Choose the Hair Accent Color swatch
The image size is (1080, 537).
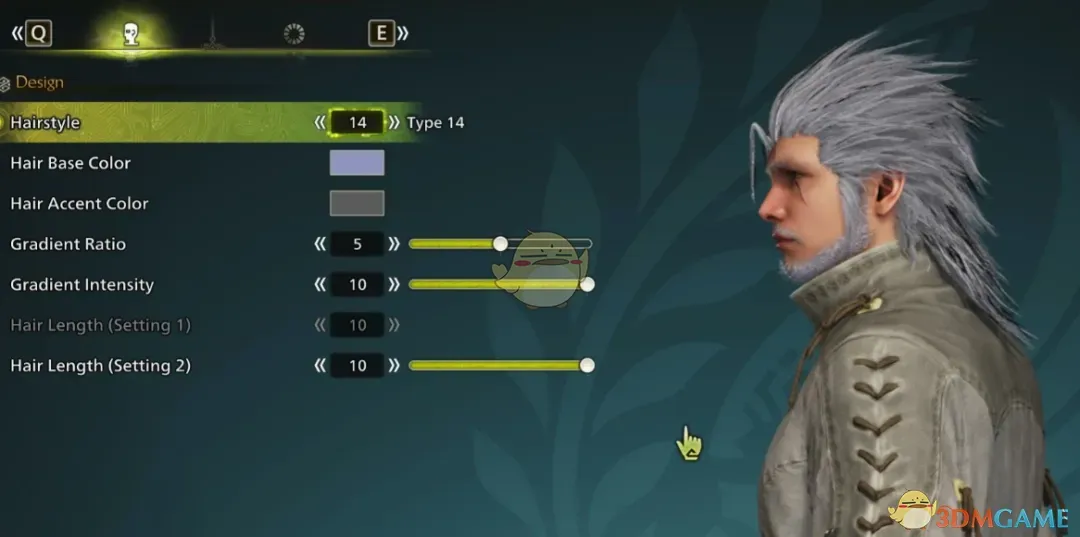(357, 203)
